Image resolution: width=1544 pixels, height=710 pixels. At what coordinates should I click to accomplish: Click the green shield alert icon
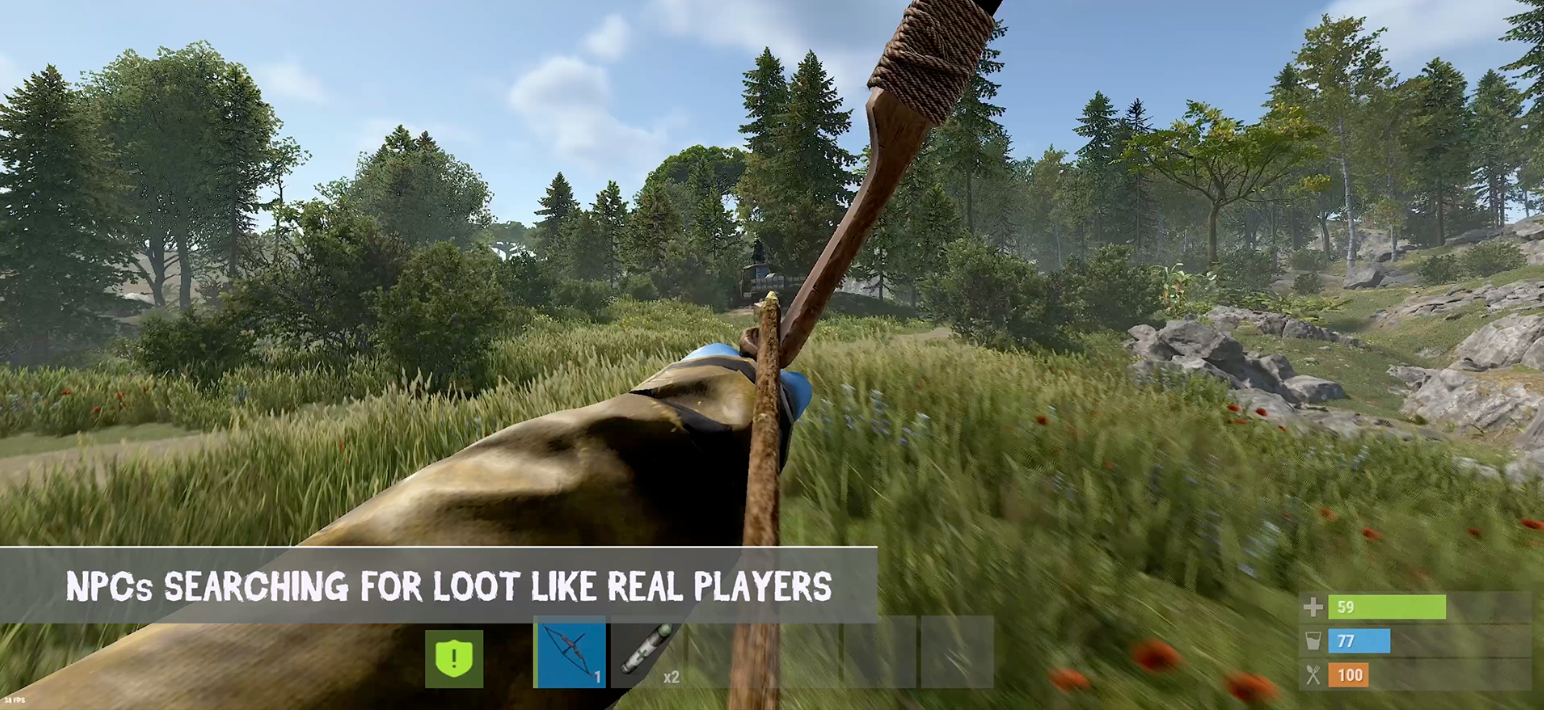click(x=454, y=658)
